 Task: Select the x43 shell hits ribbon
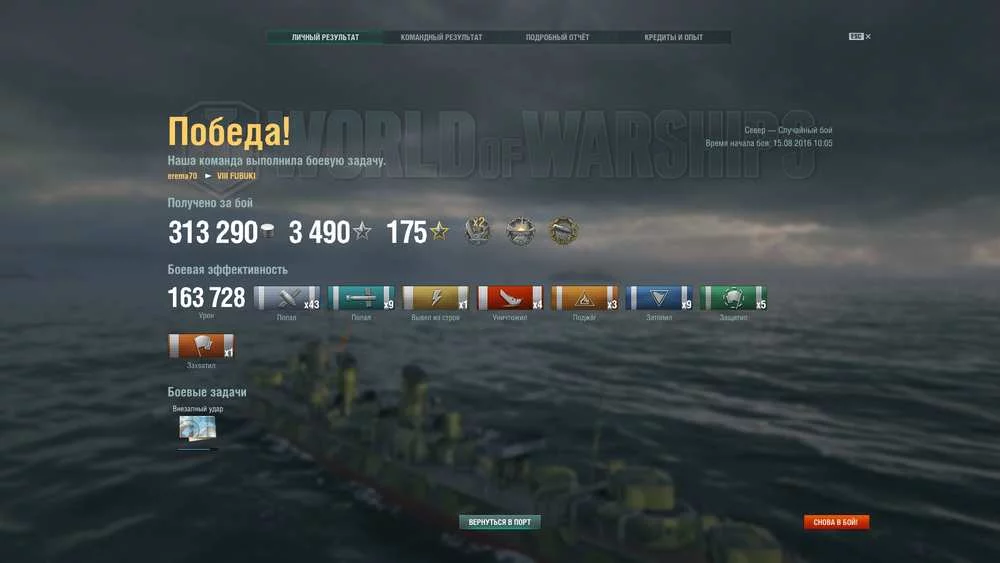pyautogui.click(x=287, y=298)
